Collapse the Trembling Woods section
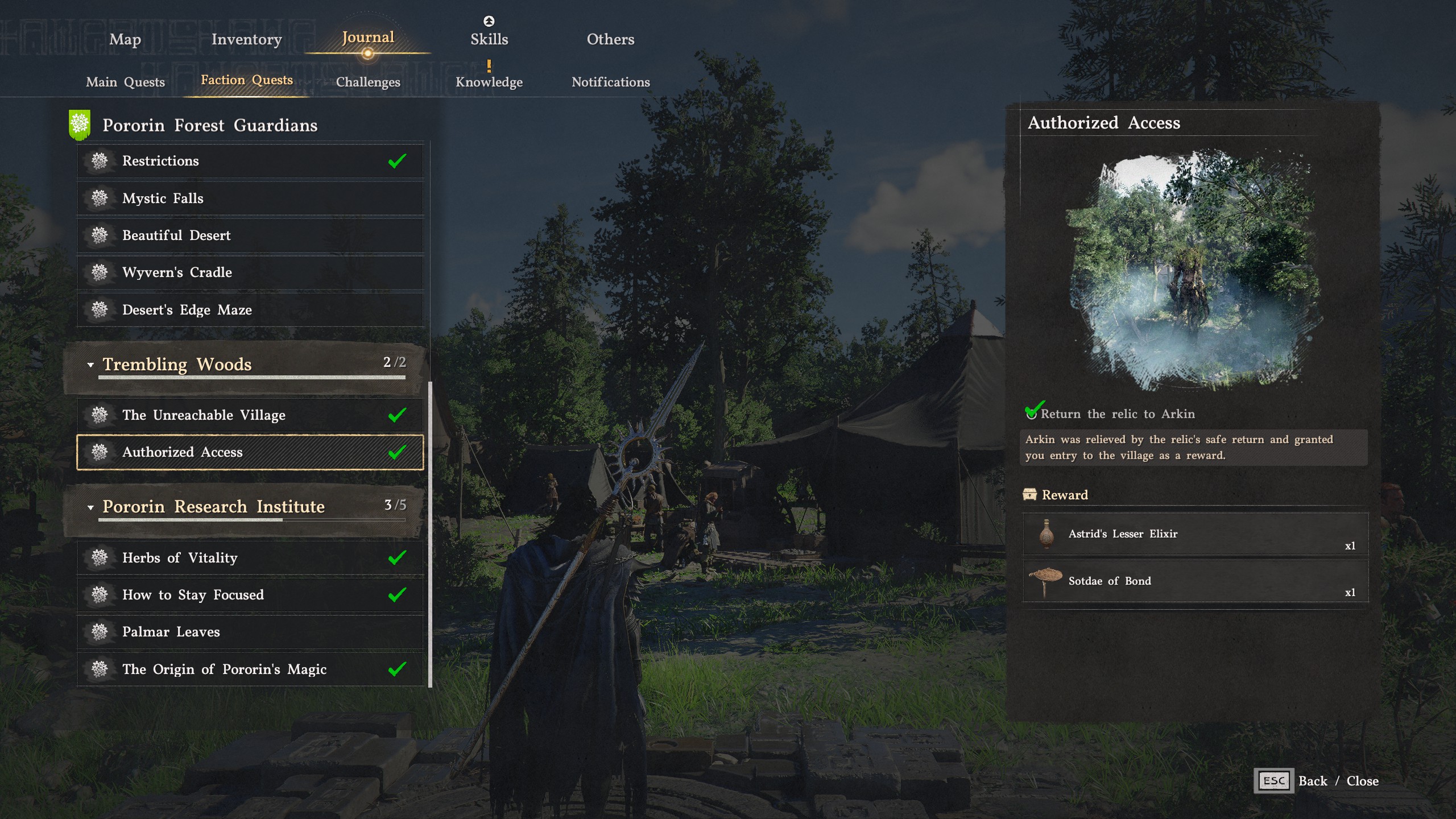This screenshot has width=1456, height=819. [90, 365]
